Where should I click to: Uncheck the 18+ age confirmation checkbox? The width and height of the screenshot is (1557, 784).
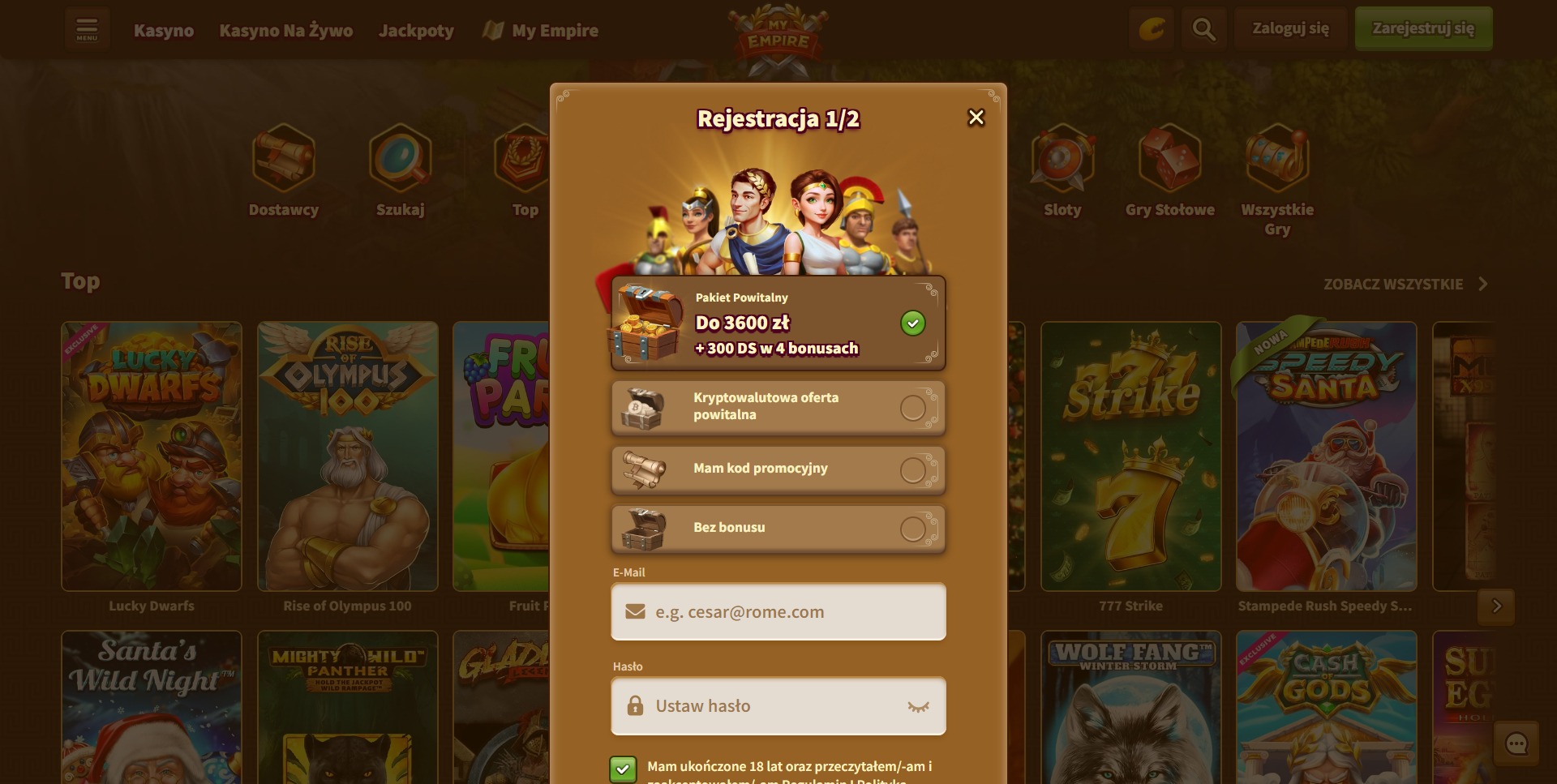[x=623, y=769]
